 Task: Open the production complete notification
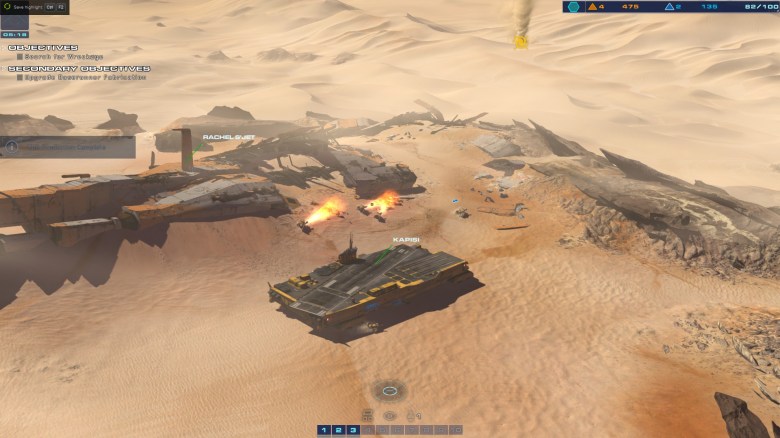[x=67, y=146]
